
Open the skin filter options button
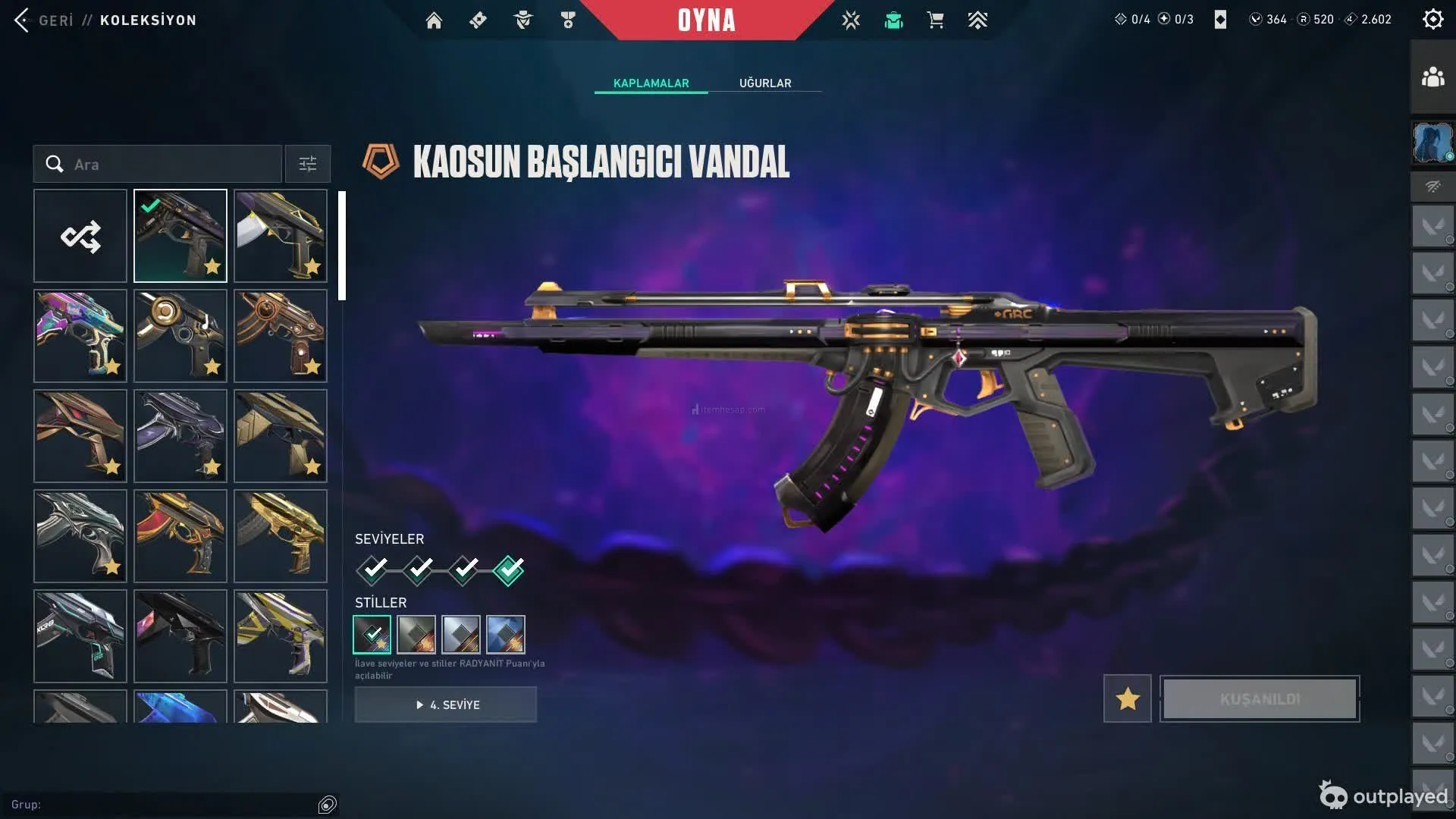pos(308,165)
